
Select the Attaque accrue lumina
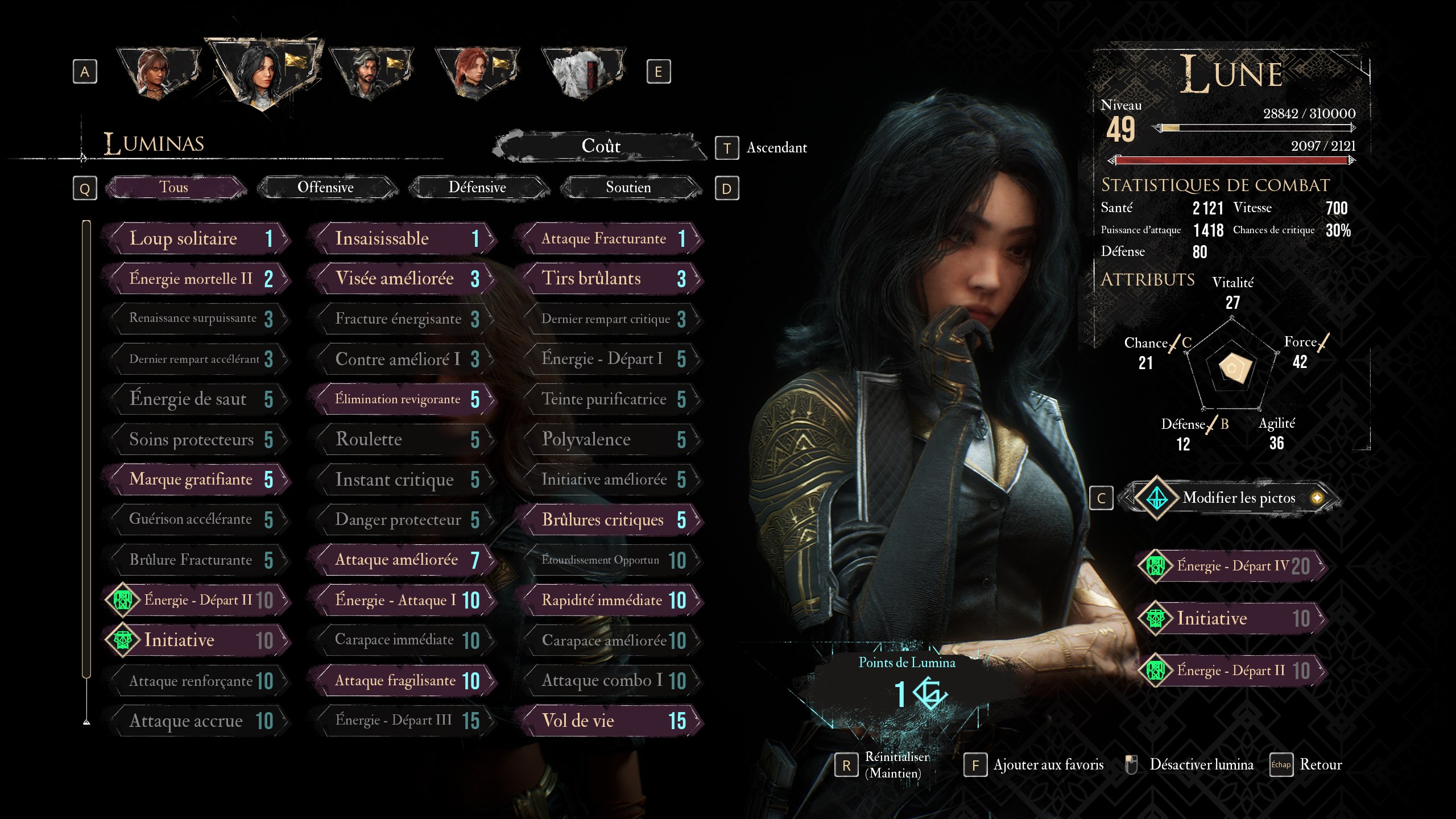(196, 721)
